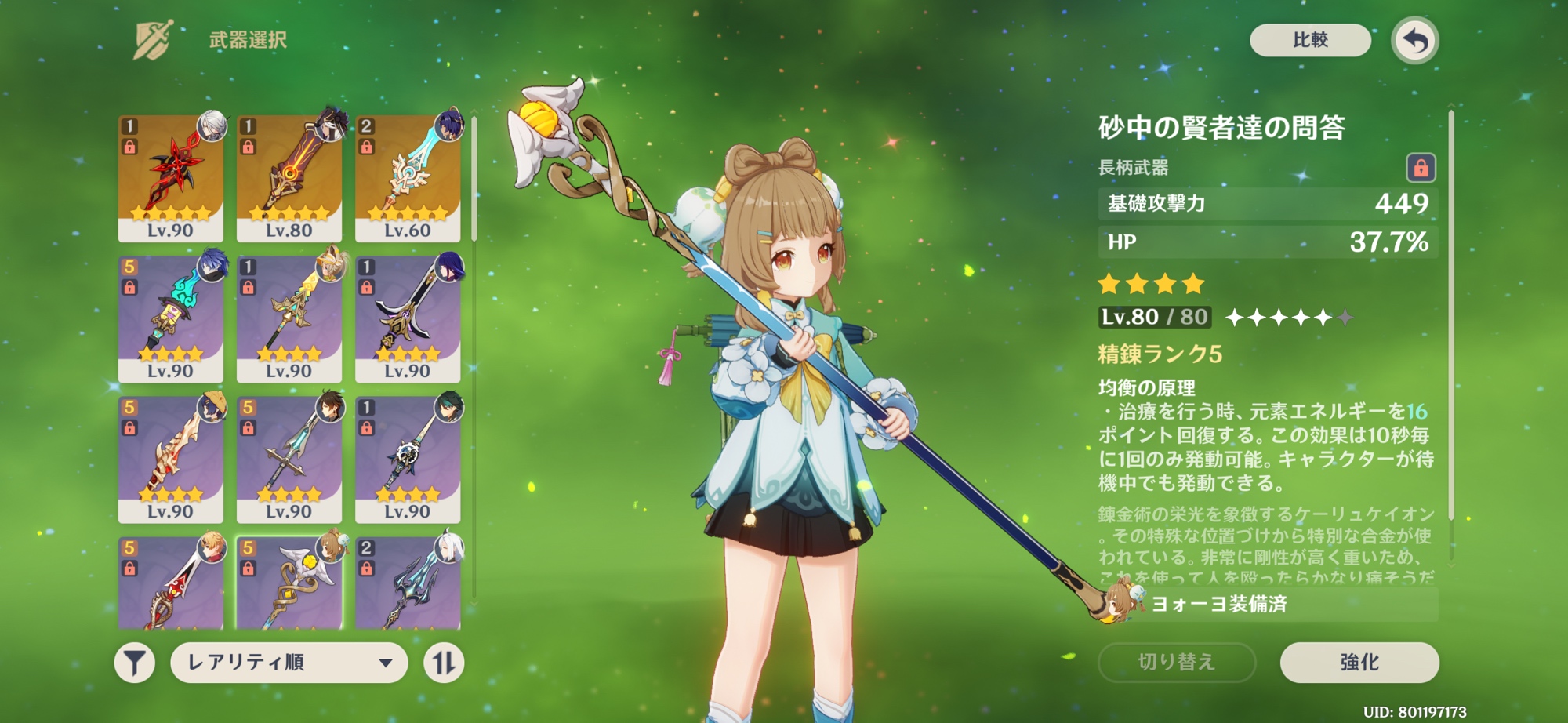Select the cross-shaped four-star Lv.90 spear
This screenshot has width=1568, height=723.
click(x=289, y=459)
